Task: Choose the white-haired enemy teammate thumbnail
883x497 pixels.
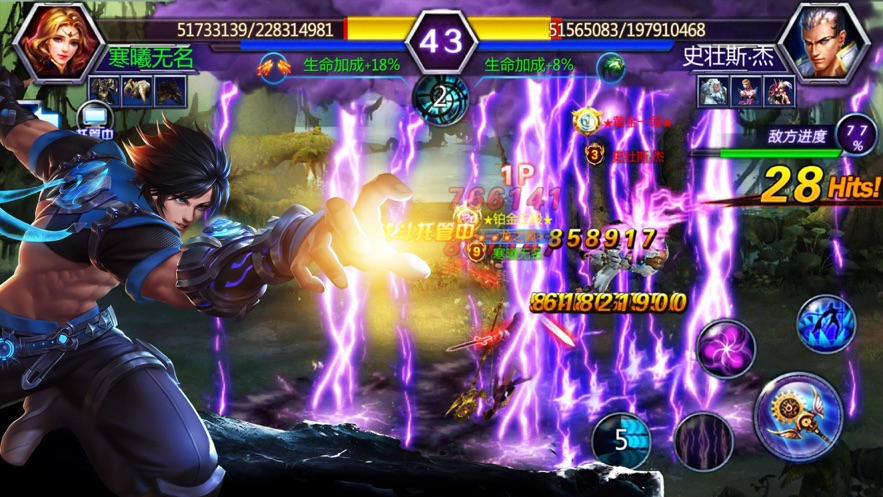Action: click(715, 91)
